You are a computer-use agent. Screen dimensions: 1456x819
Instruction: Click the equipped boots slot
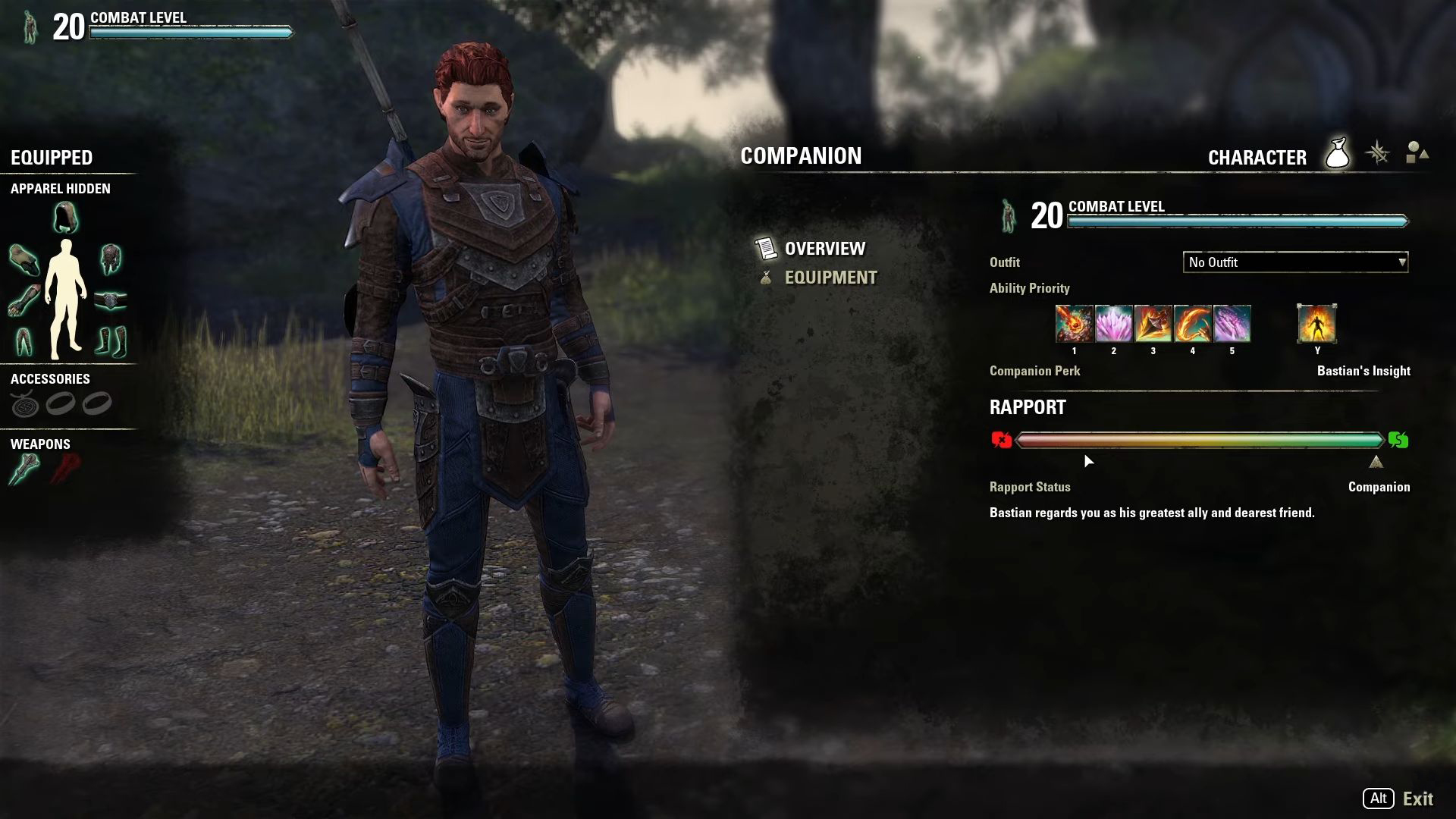point(111,341)
